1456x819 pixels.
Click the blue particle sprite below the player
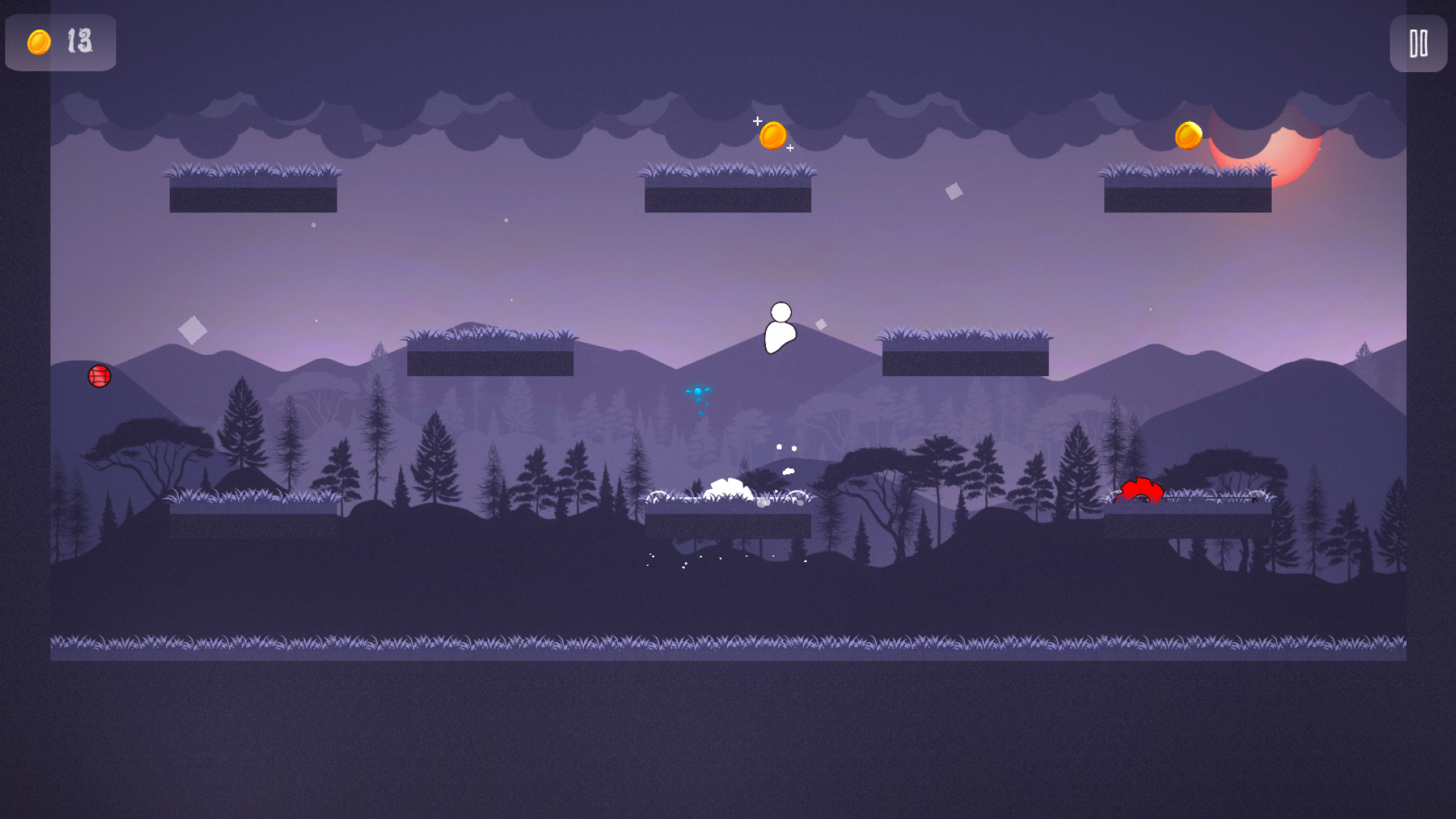click(698, 391)
